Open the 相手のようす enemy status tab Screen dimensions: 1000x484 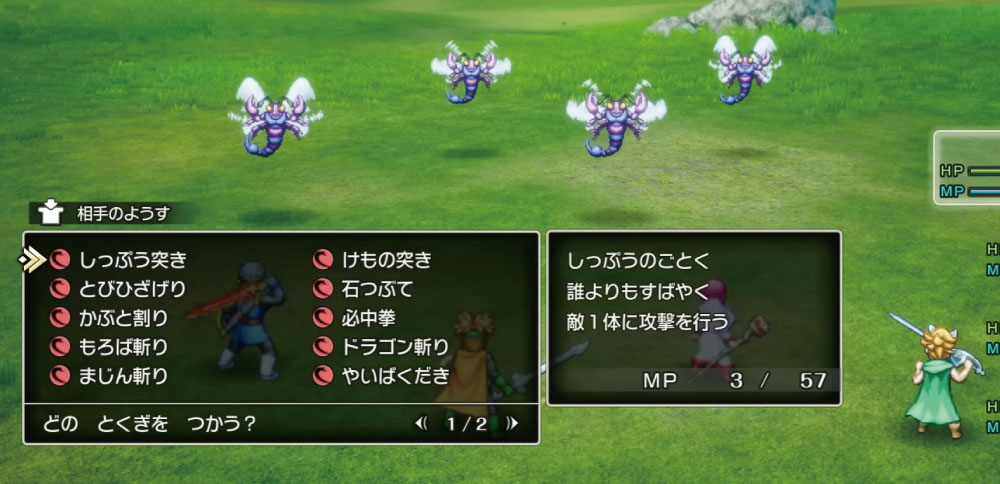(x=110, y=212)
